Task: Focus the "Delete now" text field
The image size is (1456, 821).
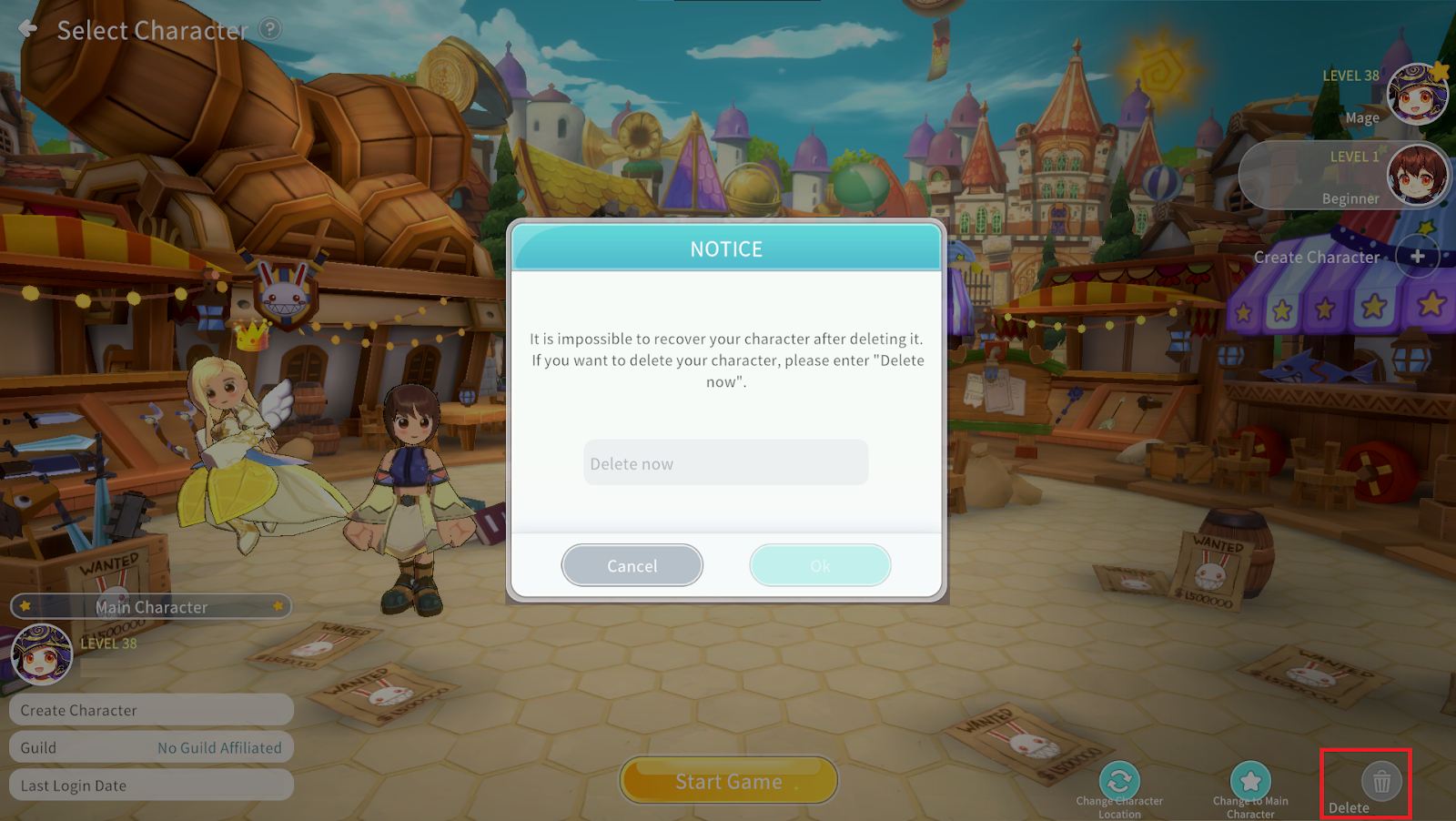Action: tap(725, 463)
